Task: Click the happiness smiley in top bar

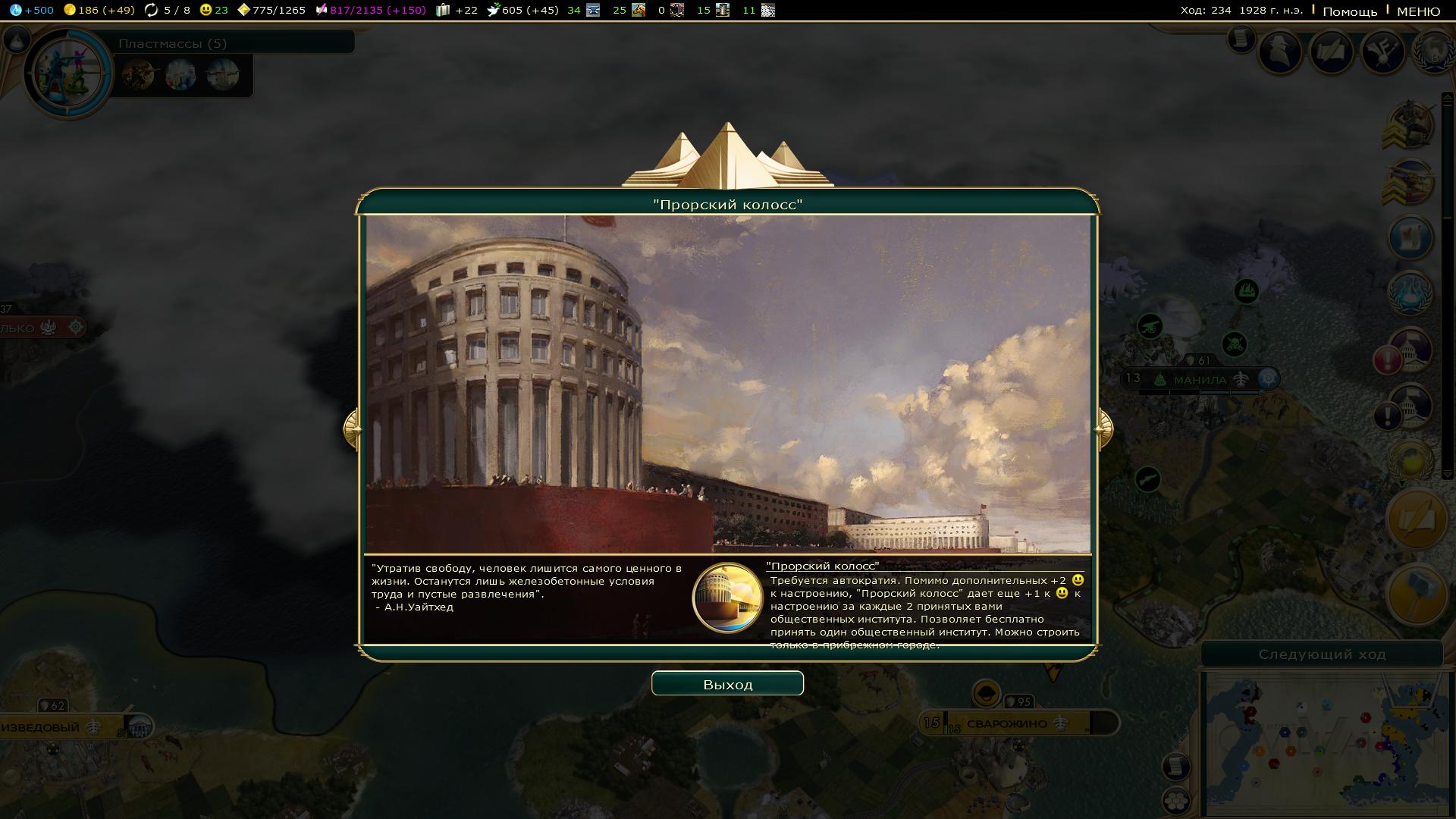Action: [206, 10]
